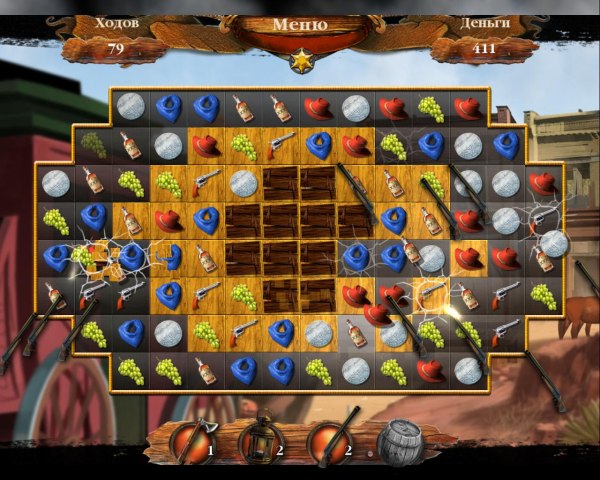Open the Меню button
600x480 pixels.
299,25
